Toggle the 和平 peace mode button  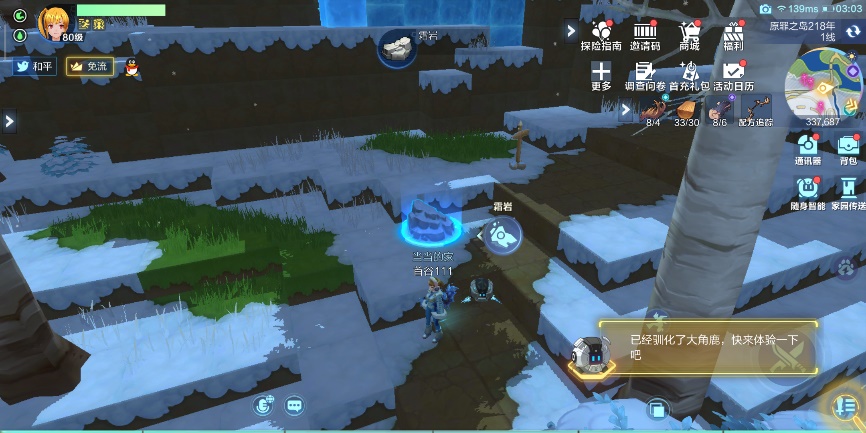click(x=34, y=66)
